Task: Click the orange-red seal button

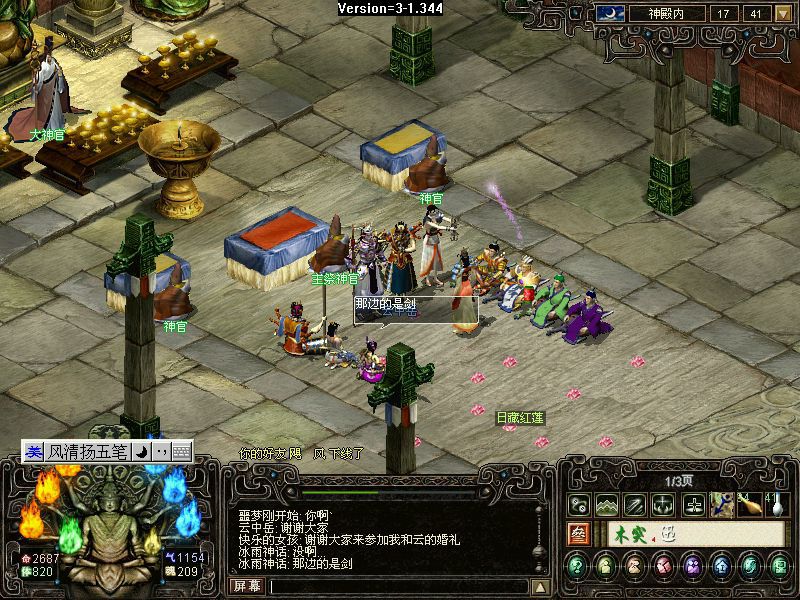Action: click(x=578, y=534)
